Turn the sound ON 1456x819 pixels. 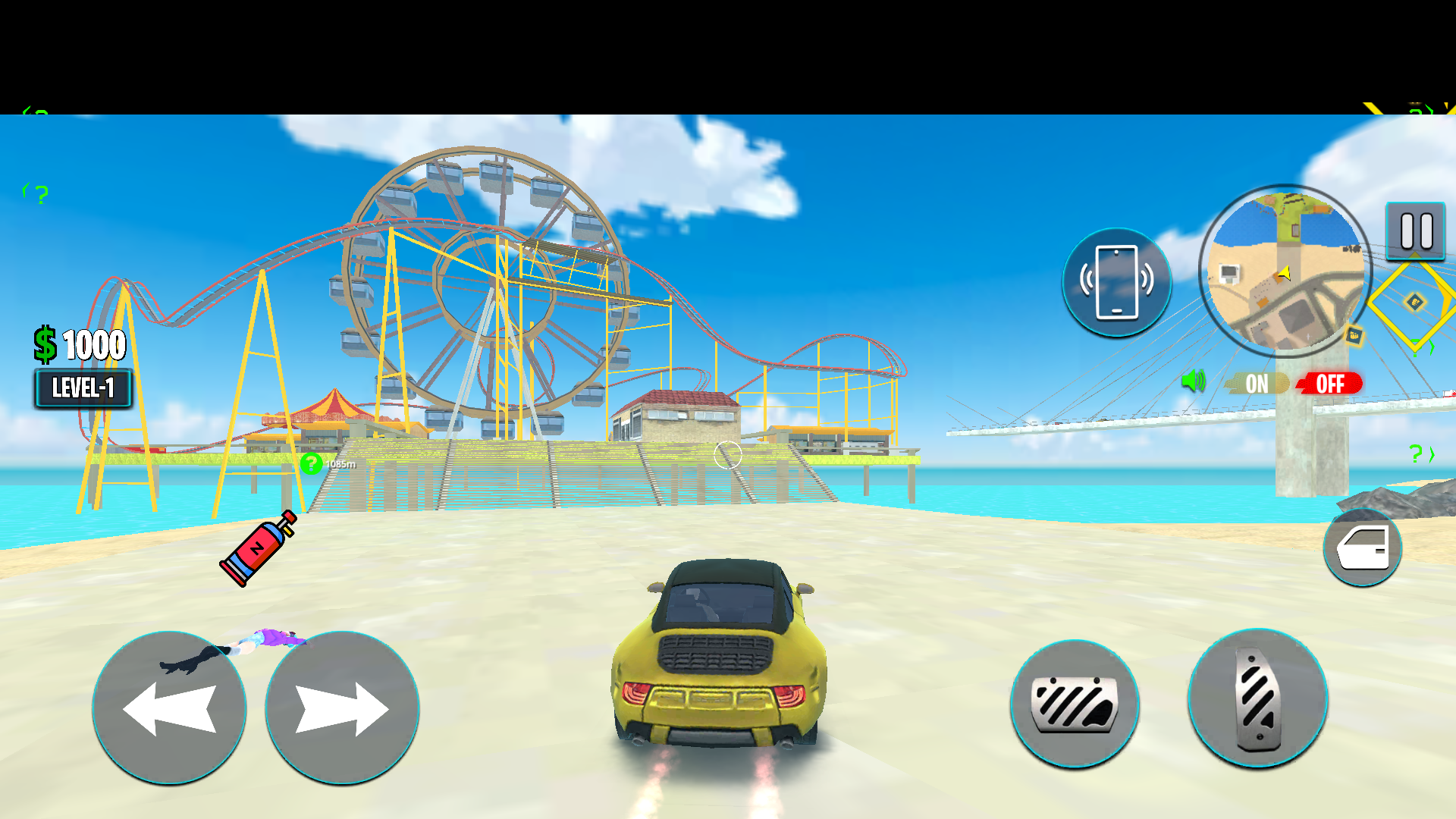click(x=1255, y=384)
